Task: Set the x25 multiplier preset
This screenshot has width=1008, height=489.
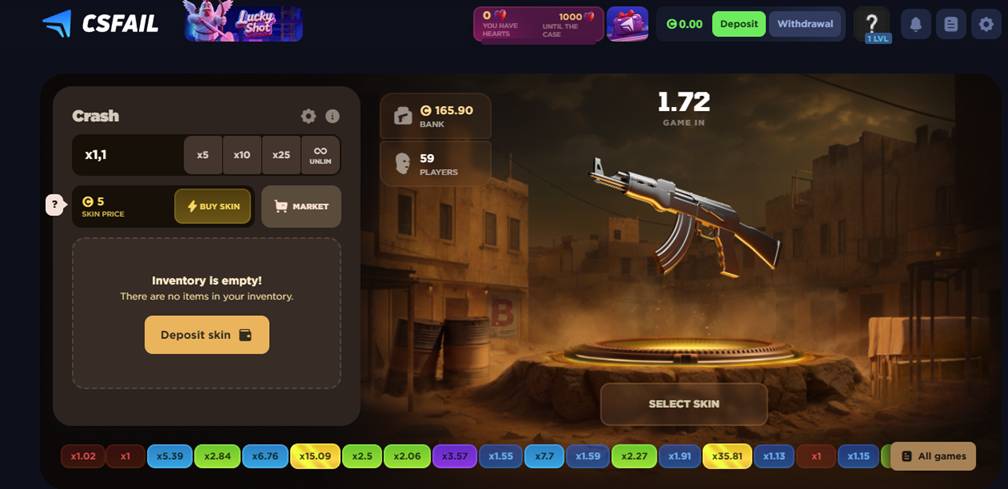Action: 281,155
